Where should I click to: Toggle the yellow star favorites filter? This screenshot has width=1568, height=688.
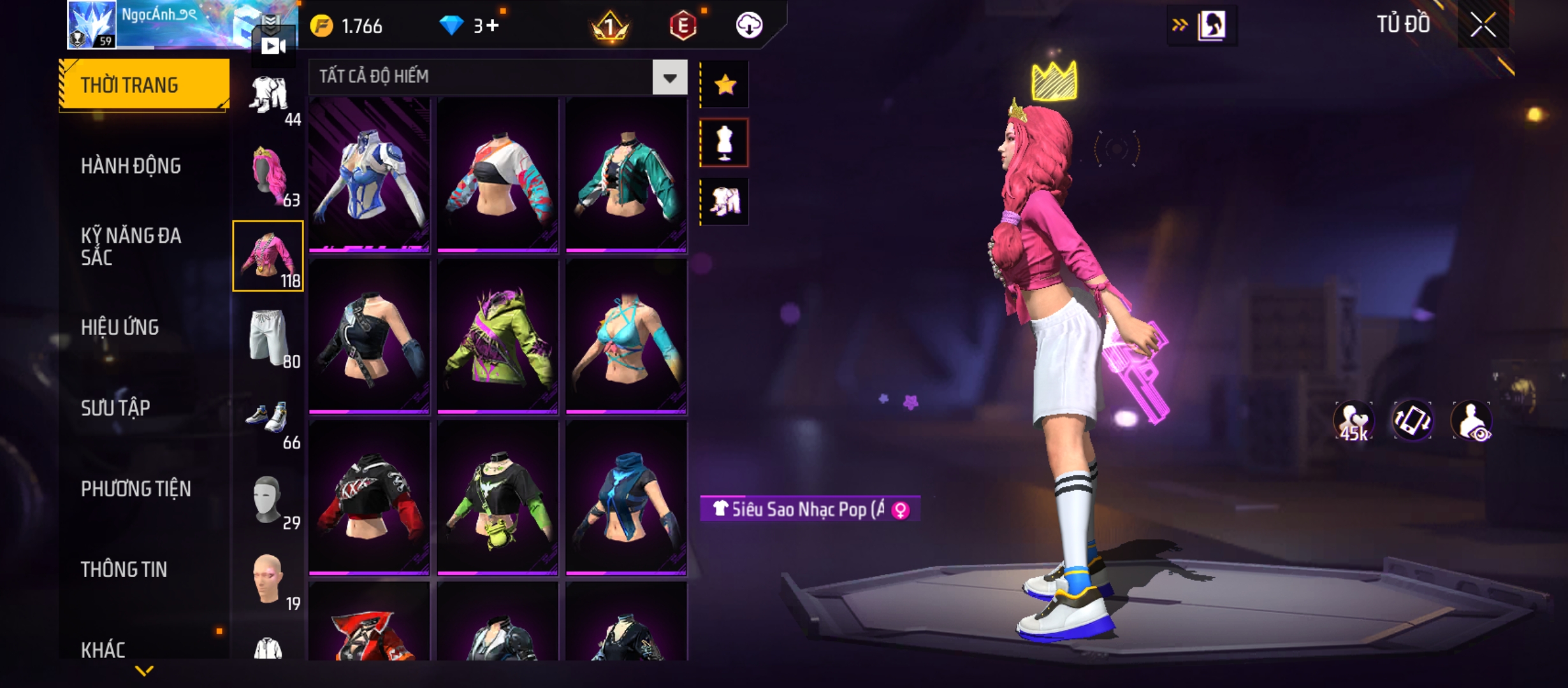tap(725, 85)
